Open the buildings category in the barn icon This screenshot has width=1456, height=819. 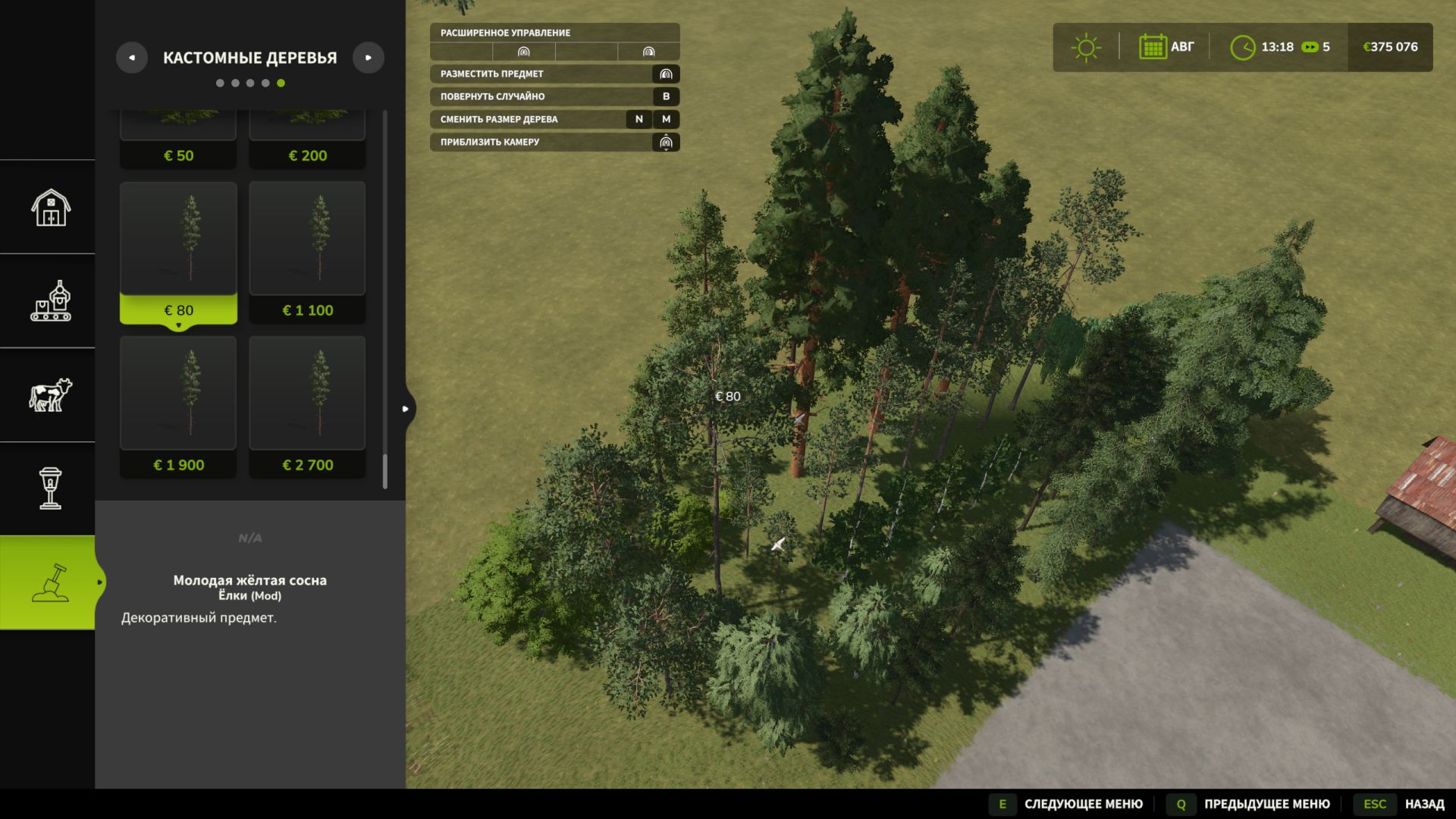coord(49,206)
